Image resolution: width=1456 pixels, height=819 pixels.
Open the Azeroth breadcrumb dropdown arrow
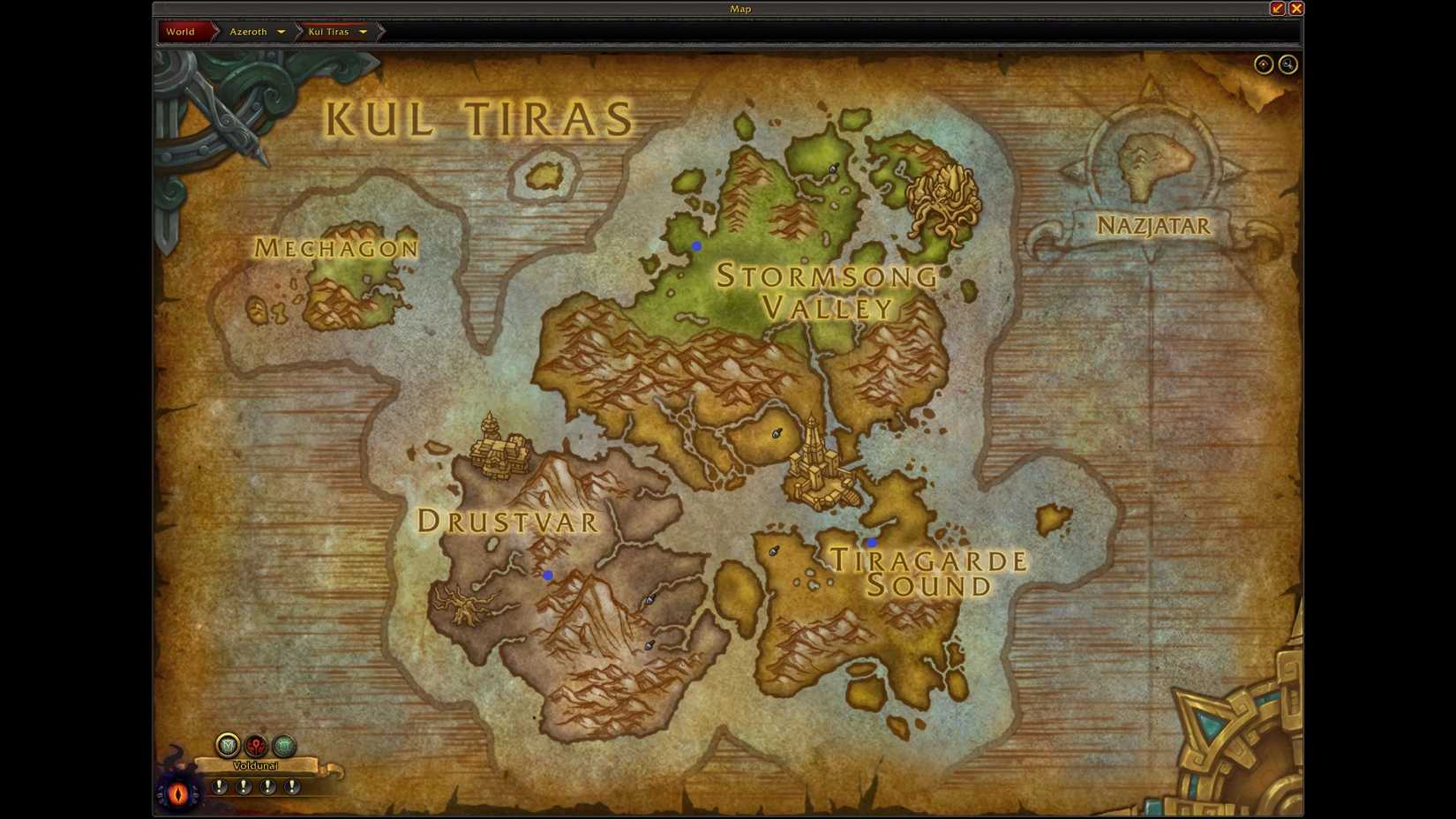[281, 32]
